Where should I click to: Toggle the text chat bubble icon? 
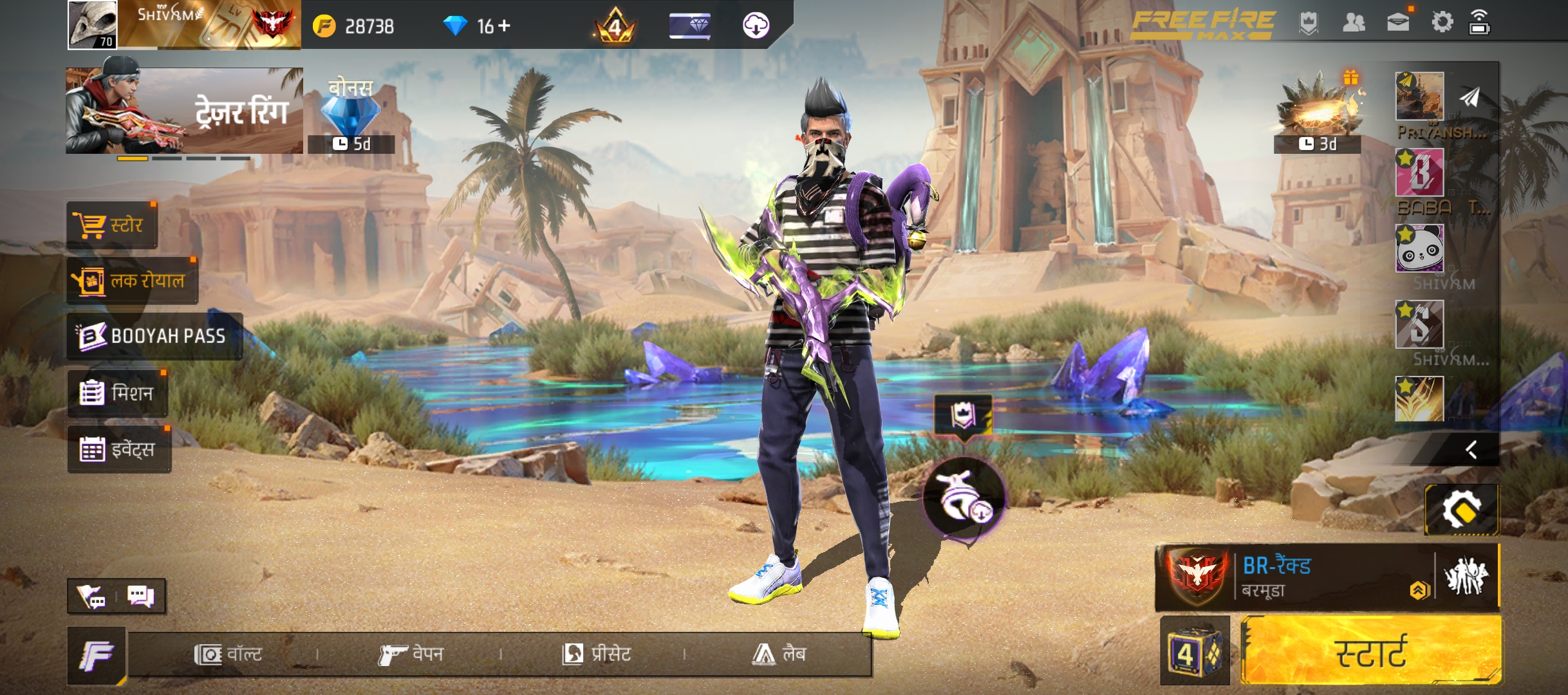click(142, 597)
